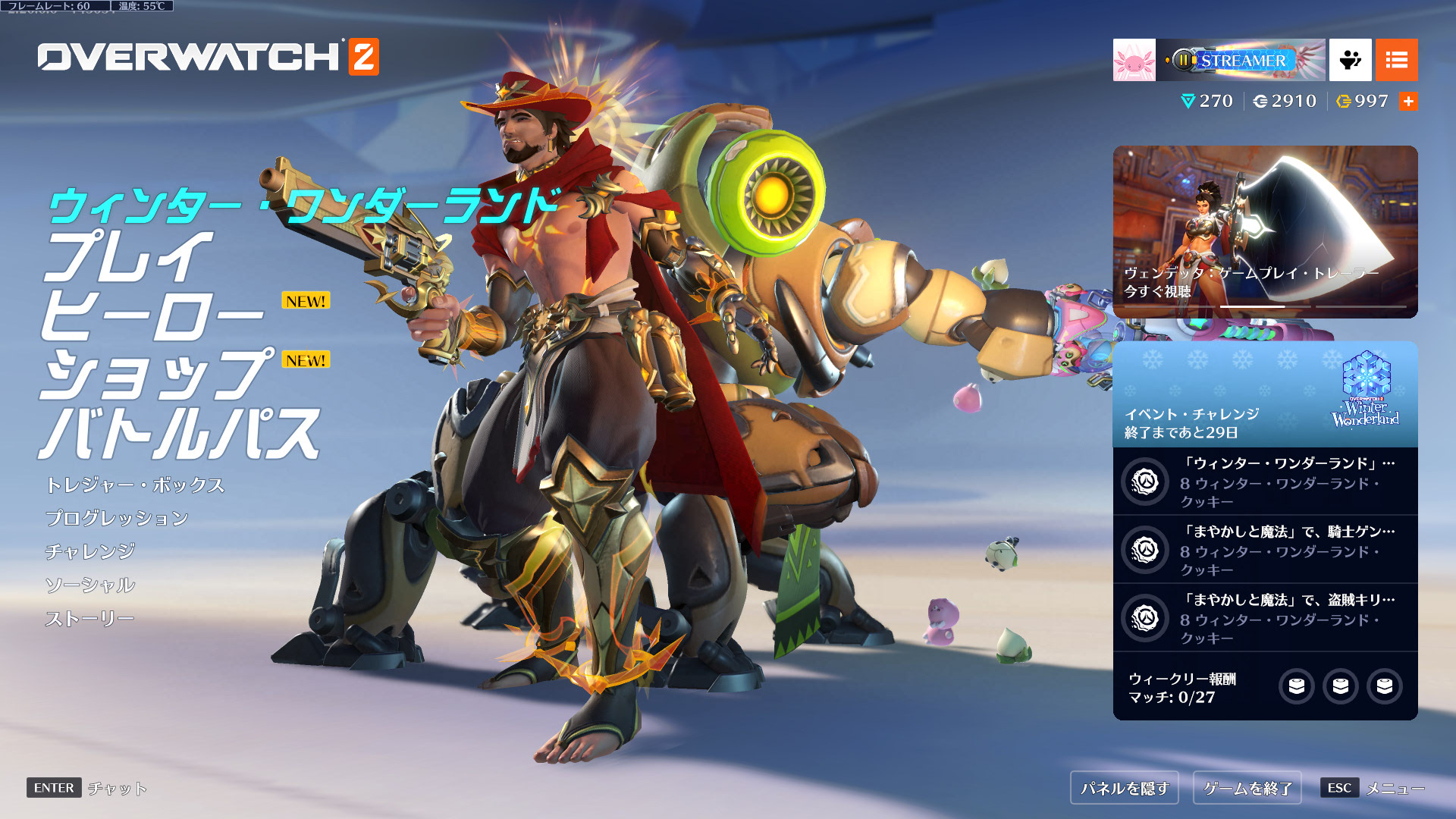Viewport: 1456px width, 819px height.
Task: Open the Winter Wonderland event challenge banner
Action: 1265,394
